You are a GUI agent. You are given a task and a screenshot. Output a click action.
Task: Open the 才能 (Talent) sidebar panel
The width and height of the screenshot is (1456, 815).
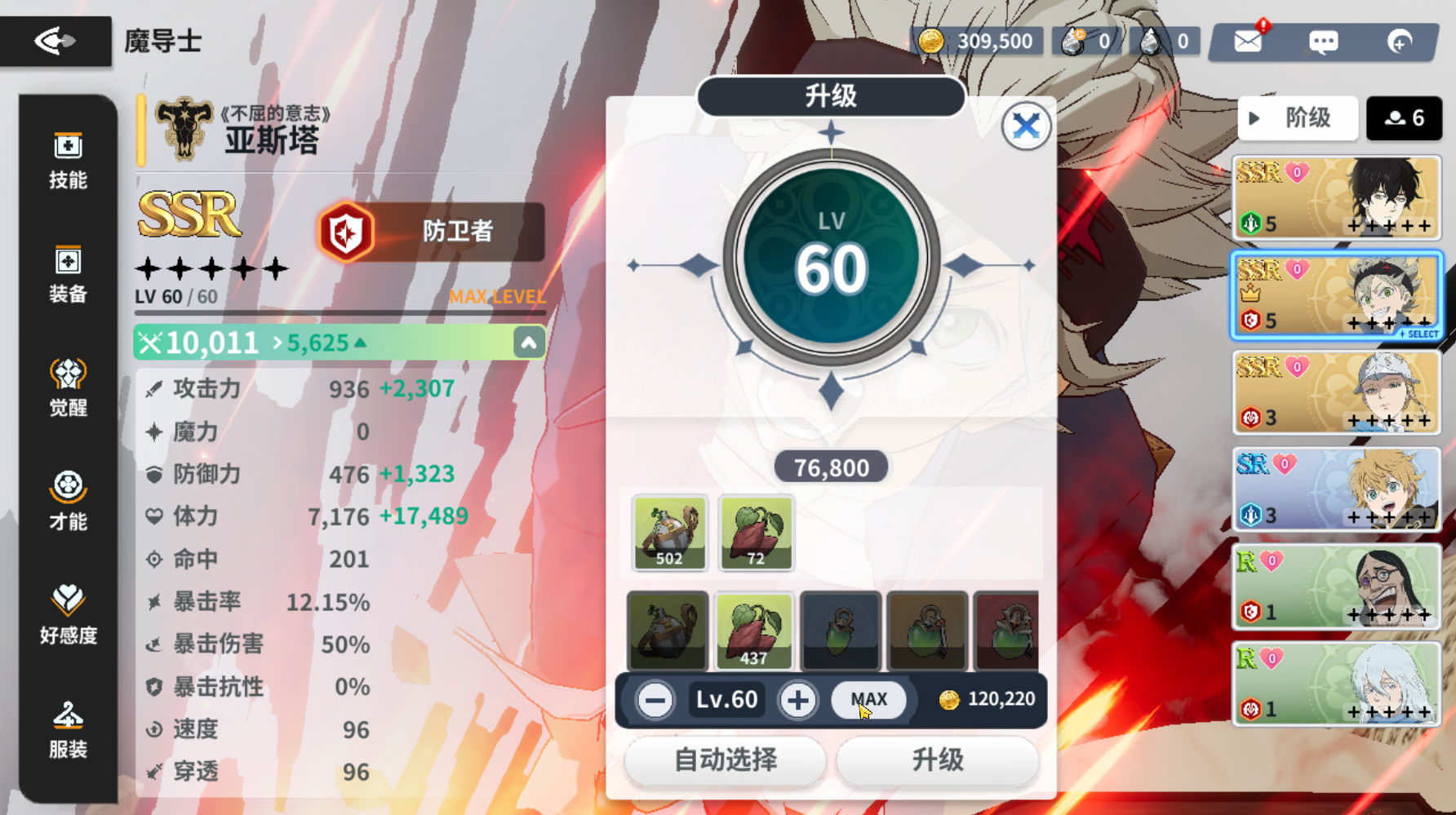click(x=69, y=501)
